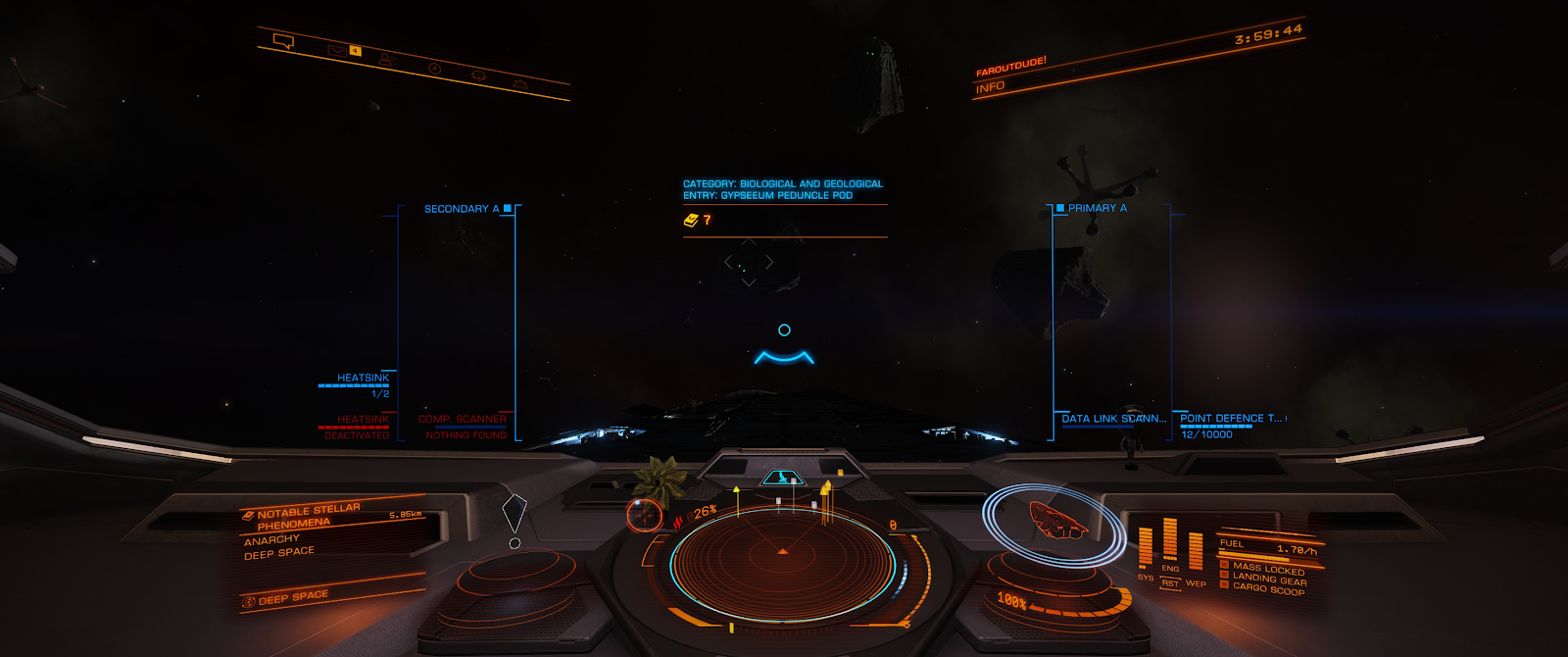Open the comms history clock icon
Viewport: 1568px width, 657px height.
434,68
